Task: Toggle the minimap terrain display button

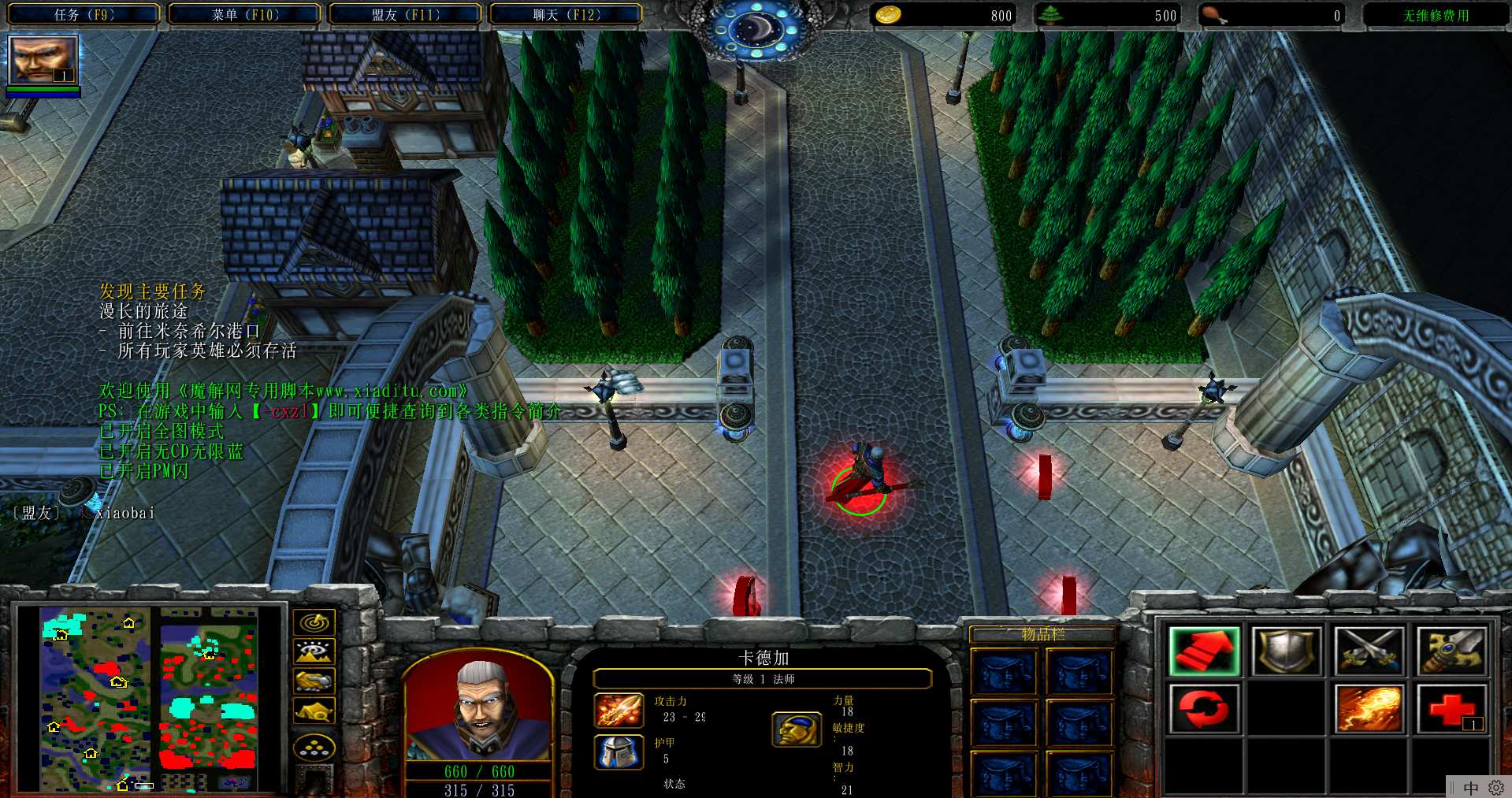Action: [314, 651]
